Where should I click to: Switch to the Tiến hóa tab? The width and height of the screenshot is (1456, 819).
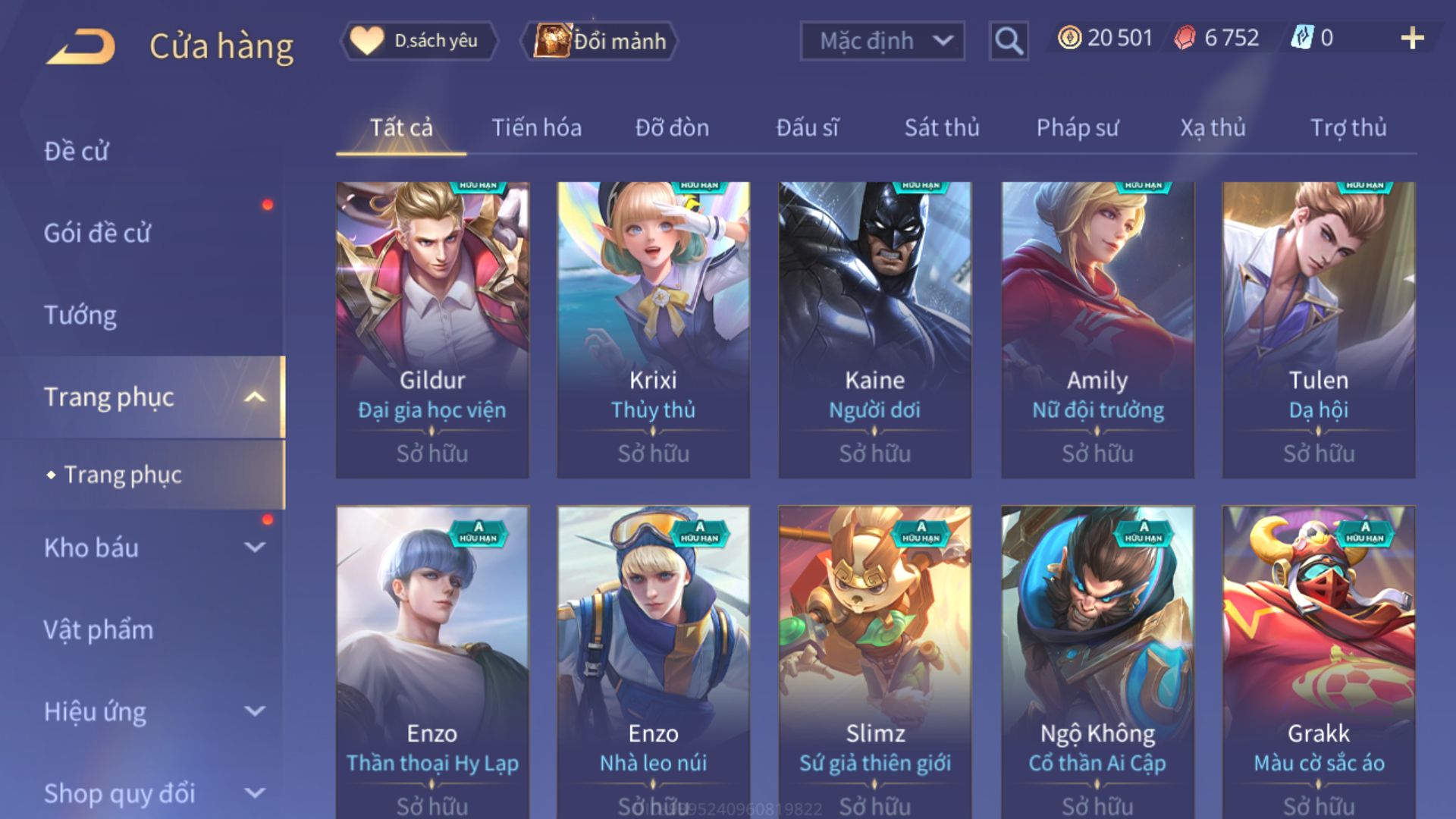(x=536, y=127)
